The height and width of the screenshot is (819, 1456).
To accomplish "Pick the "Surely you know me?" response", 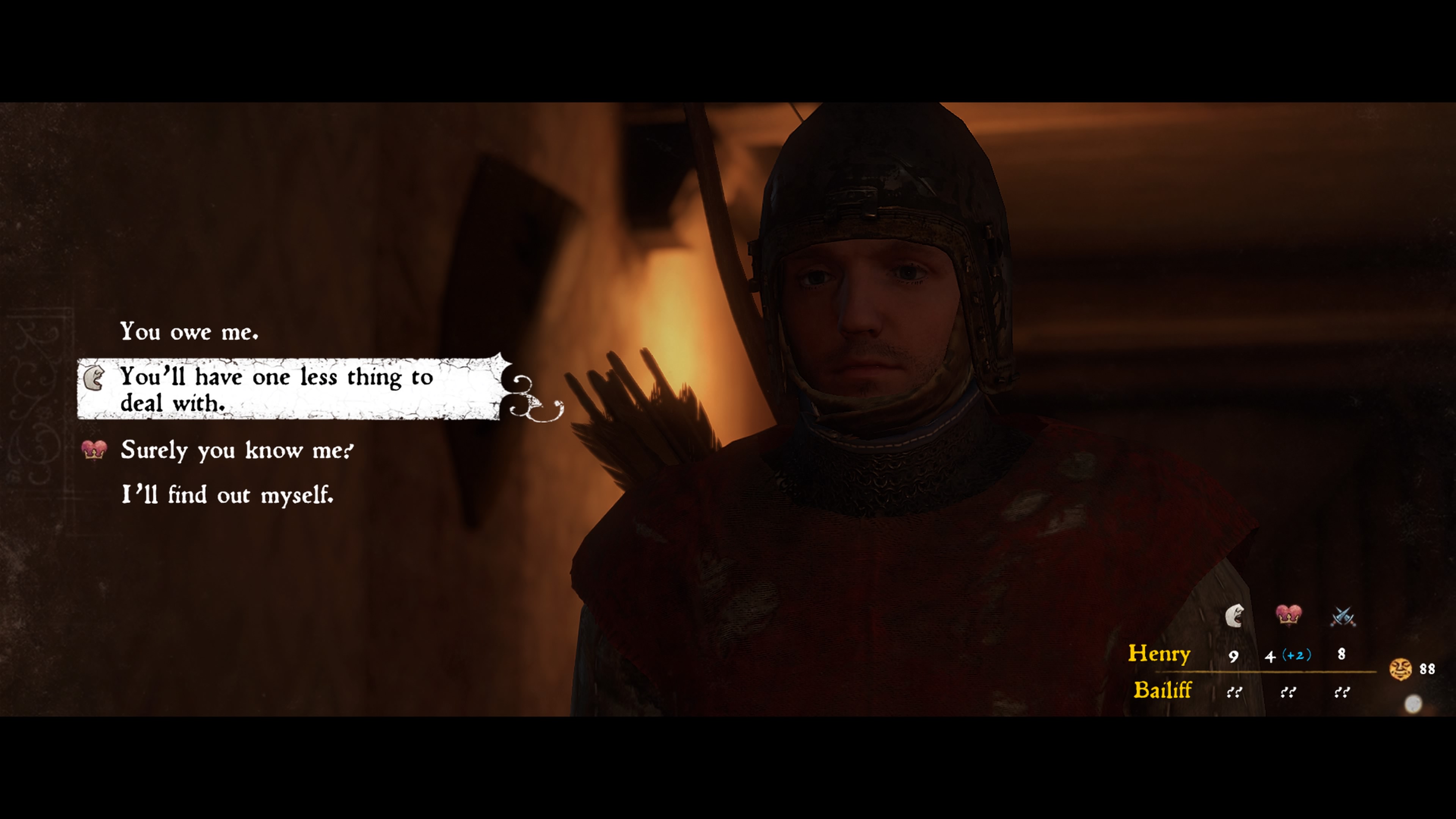I will 237,450.
